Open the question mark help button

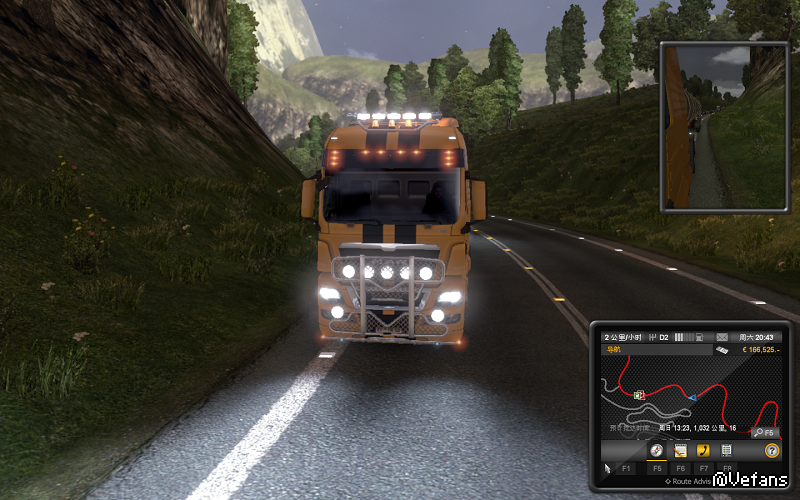[772, 451]
